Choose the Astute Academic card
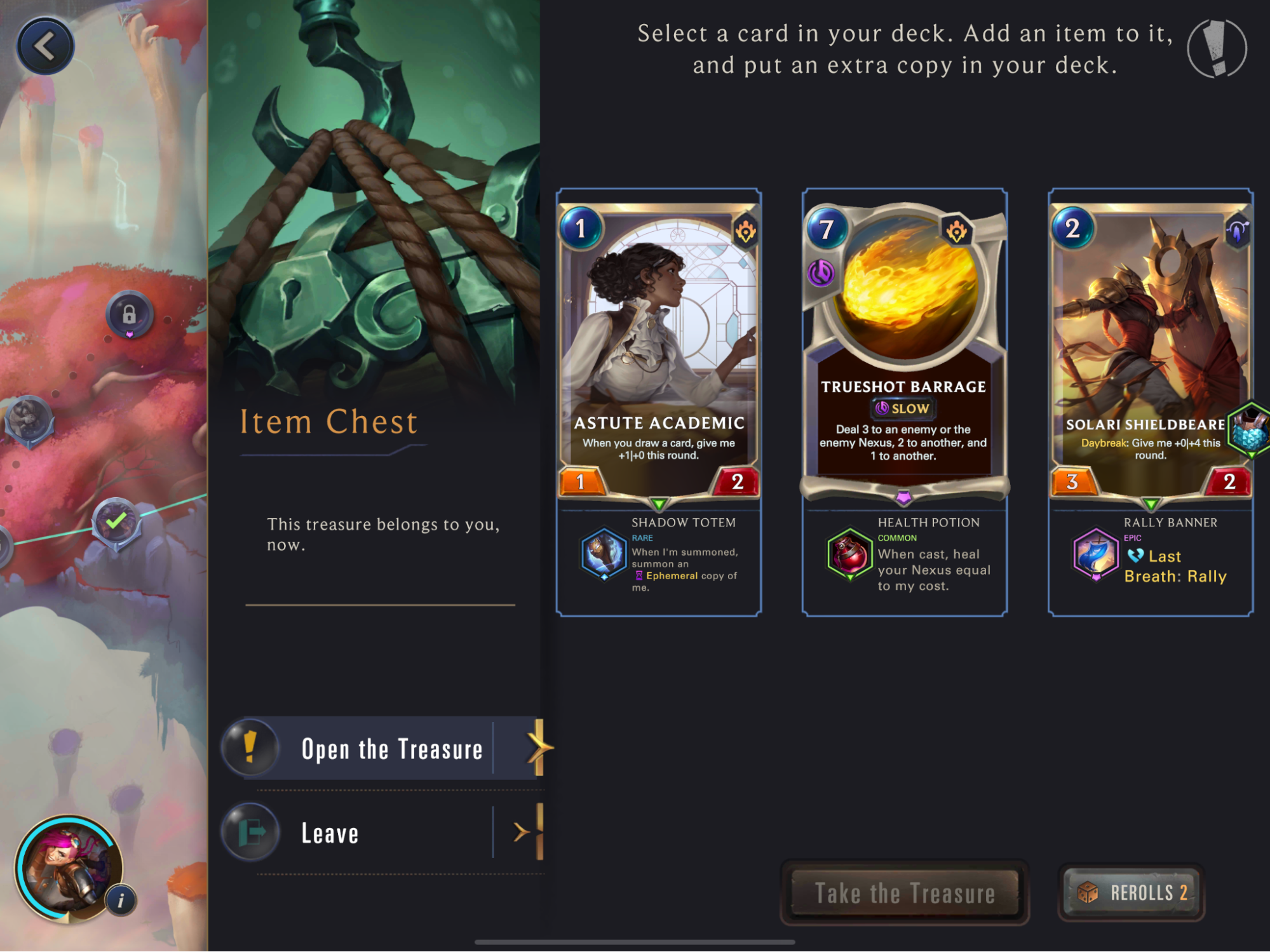This screenshot has width=1270, height=952. (659, 349)
